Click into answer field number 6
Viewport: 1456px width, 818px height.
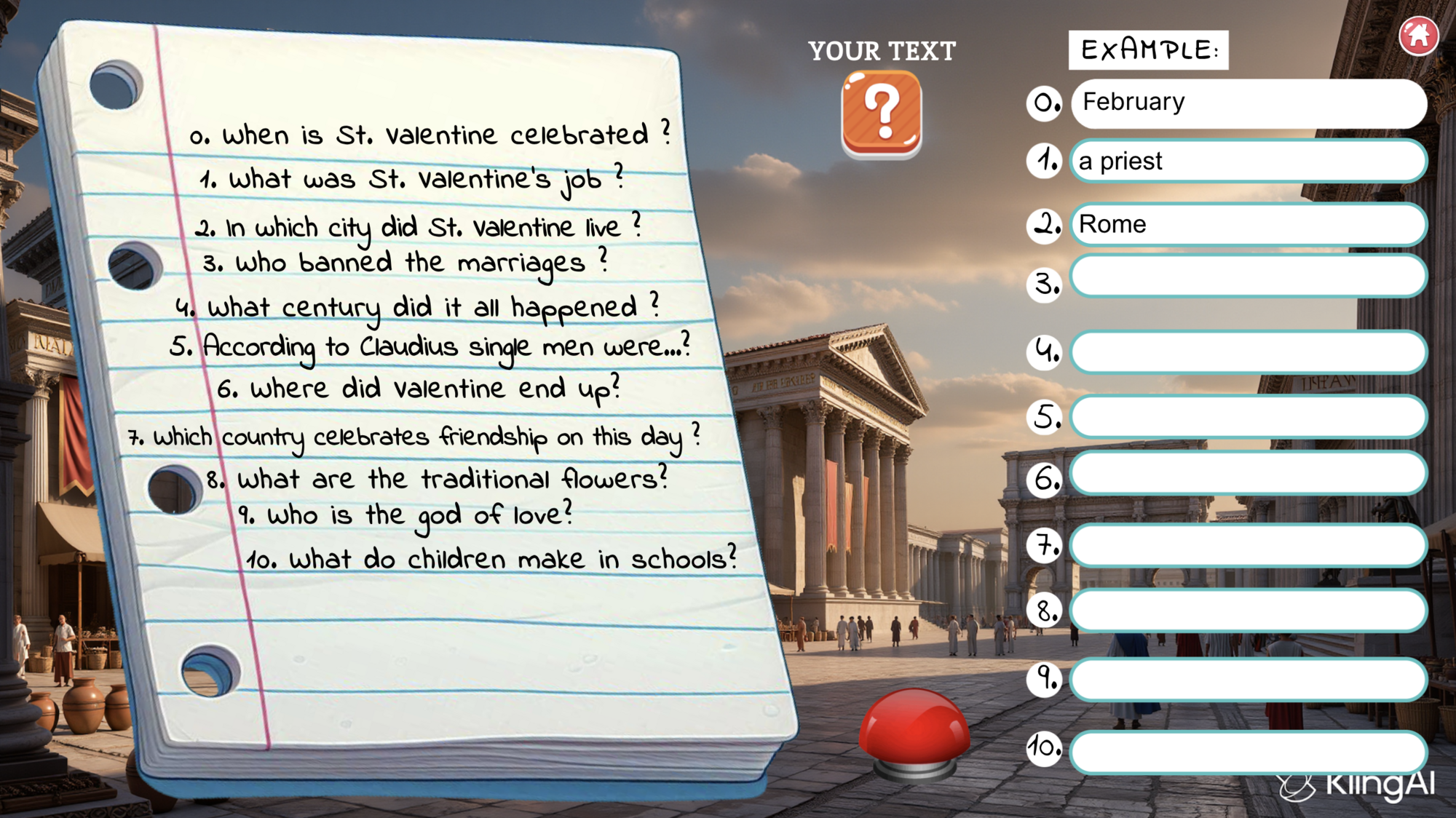(1248, 473)
